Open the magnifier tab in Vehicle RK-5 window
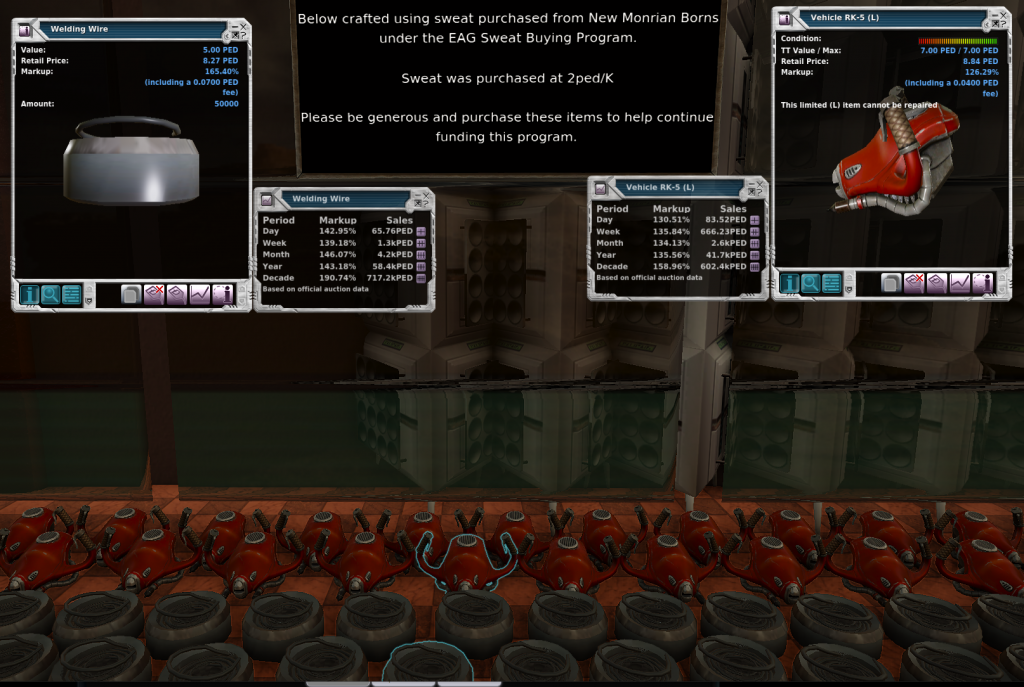The image size is (1024, 687). point(811,284)
